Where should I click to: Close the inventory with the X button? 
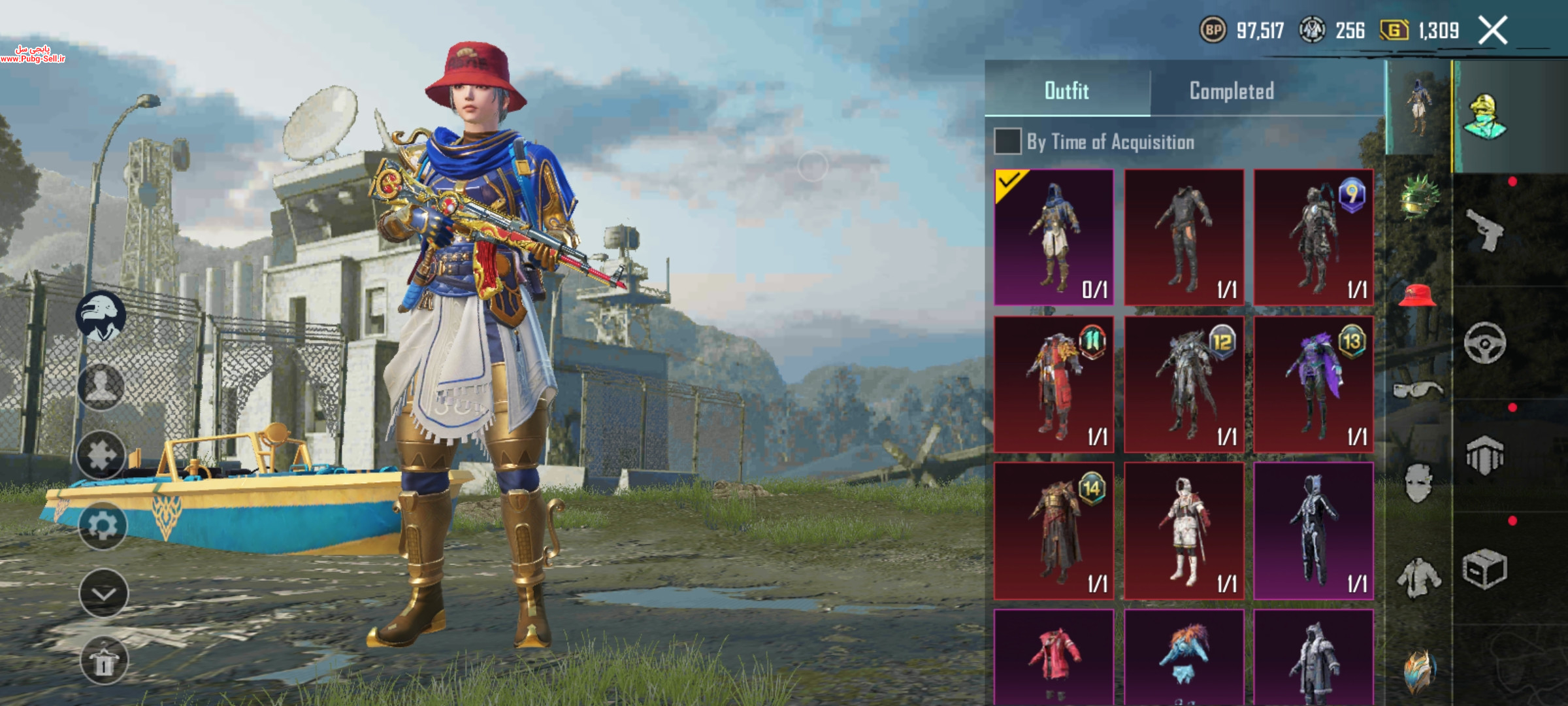pyautogui.click(x=1493, y=31)
